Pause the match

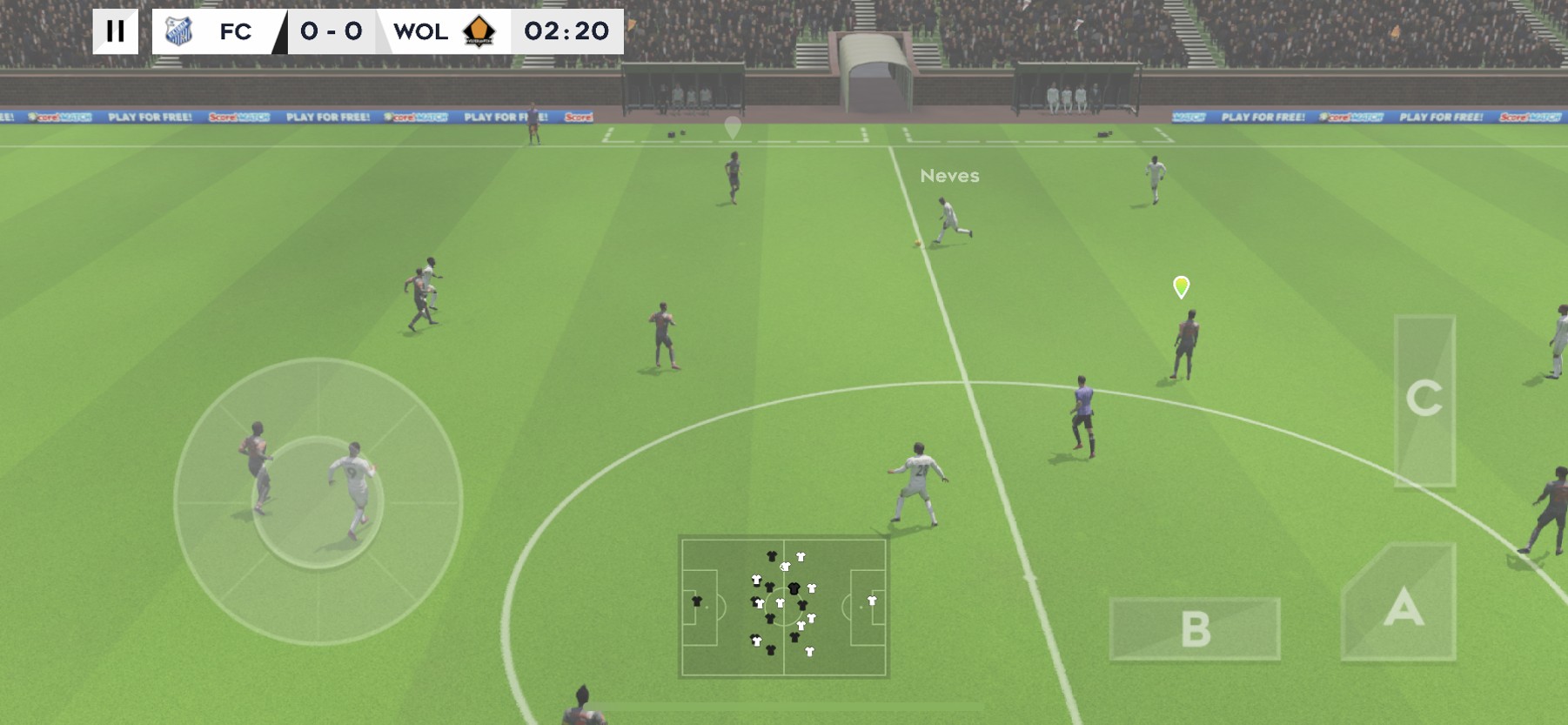tap(115, 31)
